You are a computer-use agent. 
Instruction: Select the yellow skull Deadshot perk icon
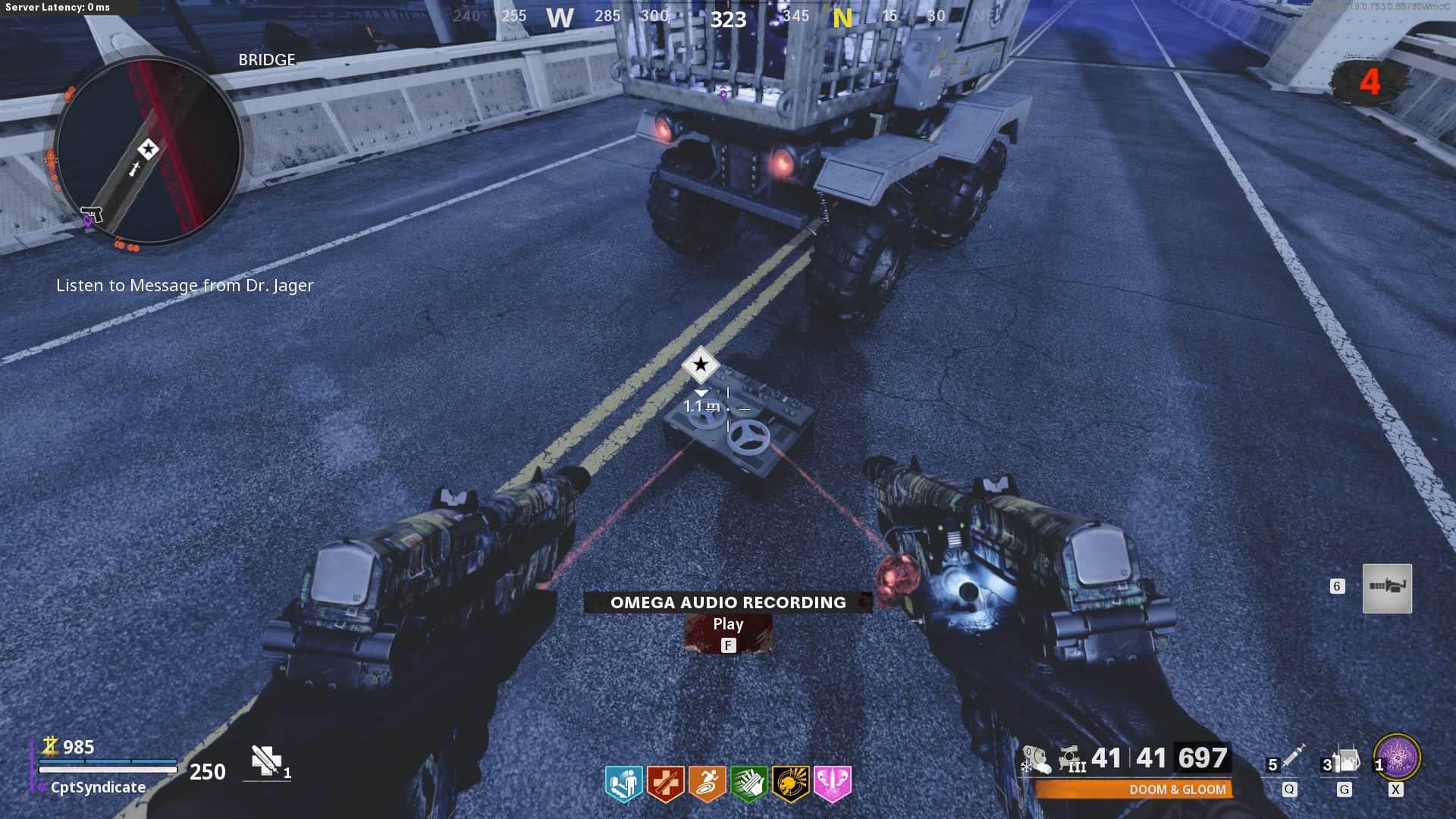tap(790, 783)
